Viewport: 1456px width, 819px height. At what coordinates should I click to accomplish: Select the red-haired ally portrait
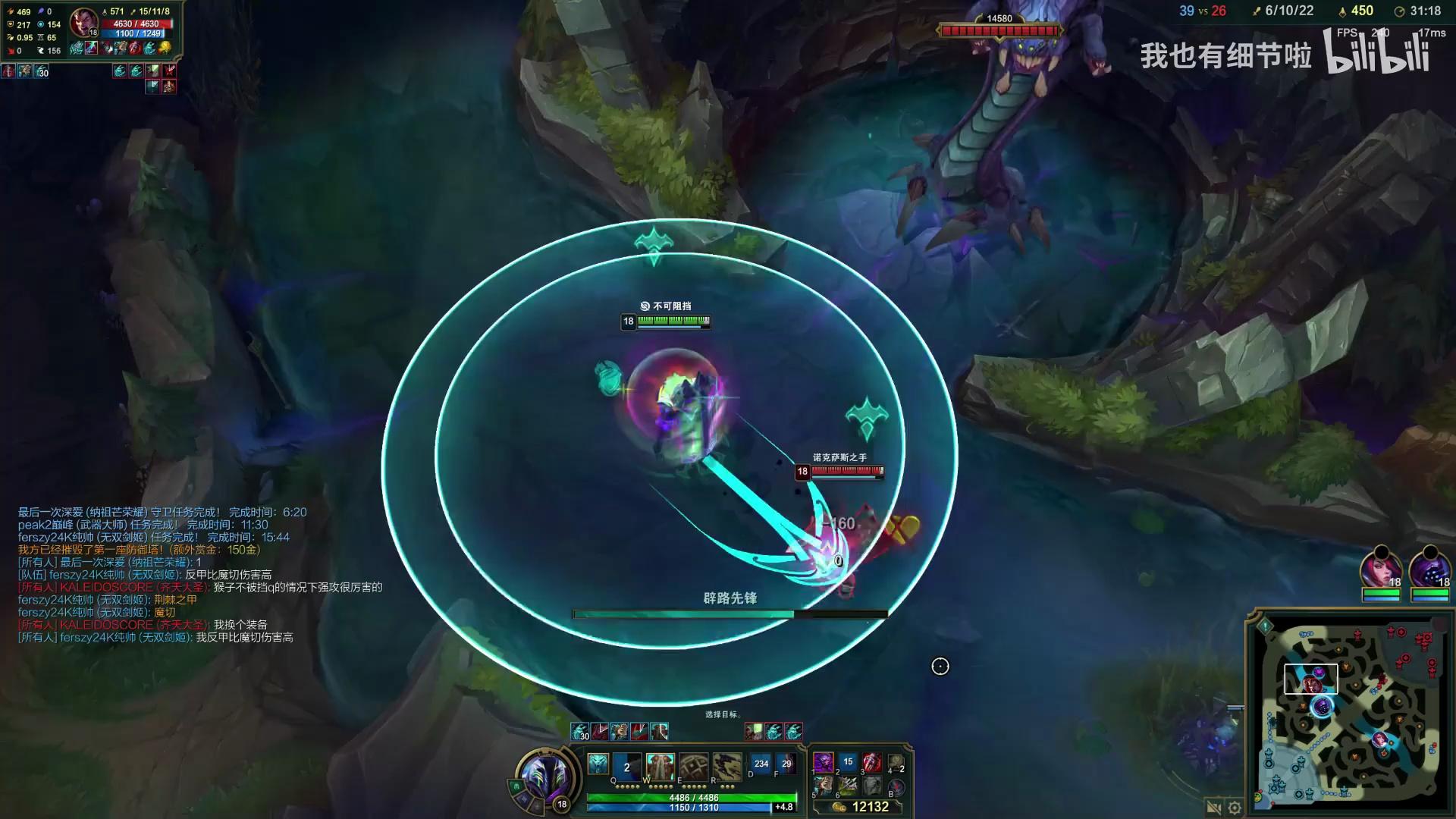coord(1380,569)
